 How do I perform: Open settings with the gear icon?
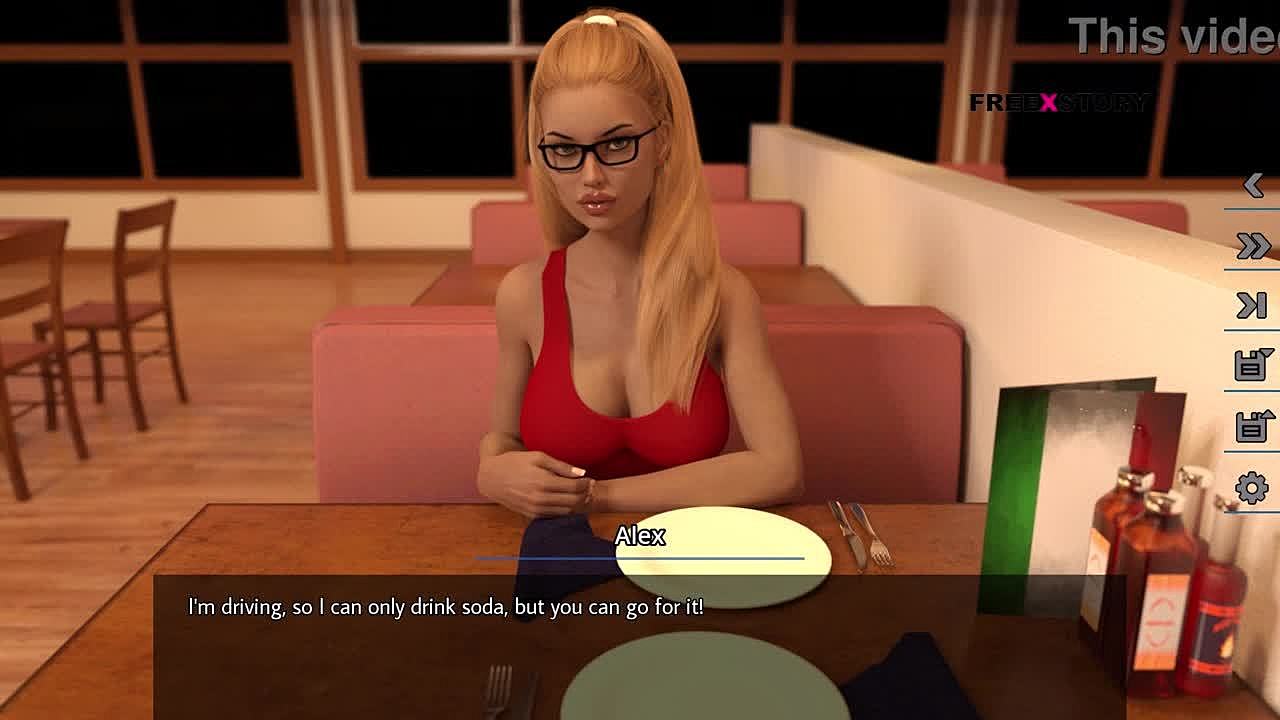pyautogui.click(x=1252, y=488)
